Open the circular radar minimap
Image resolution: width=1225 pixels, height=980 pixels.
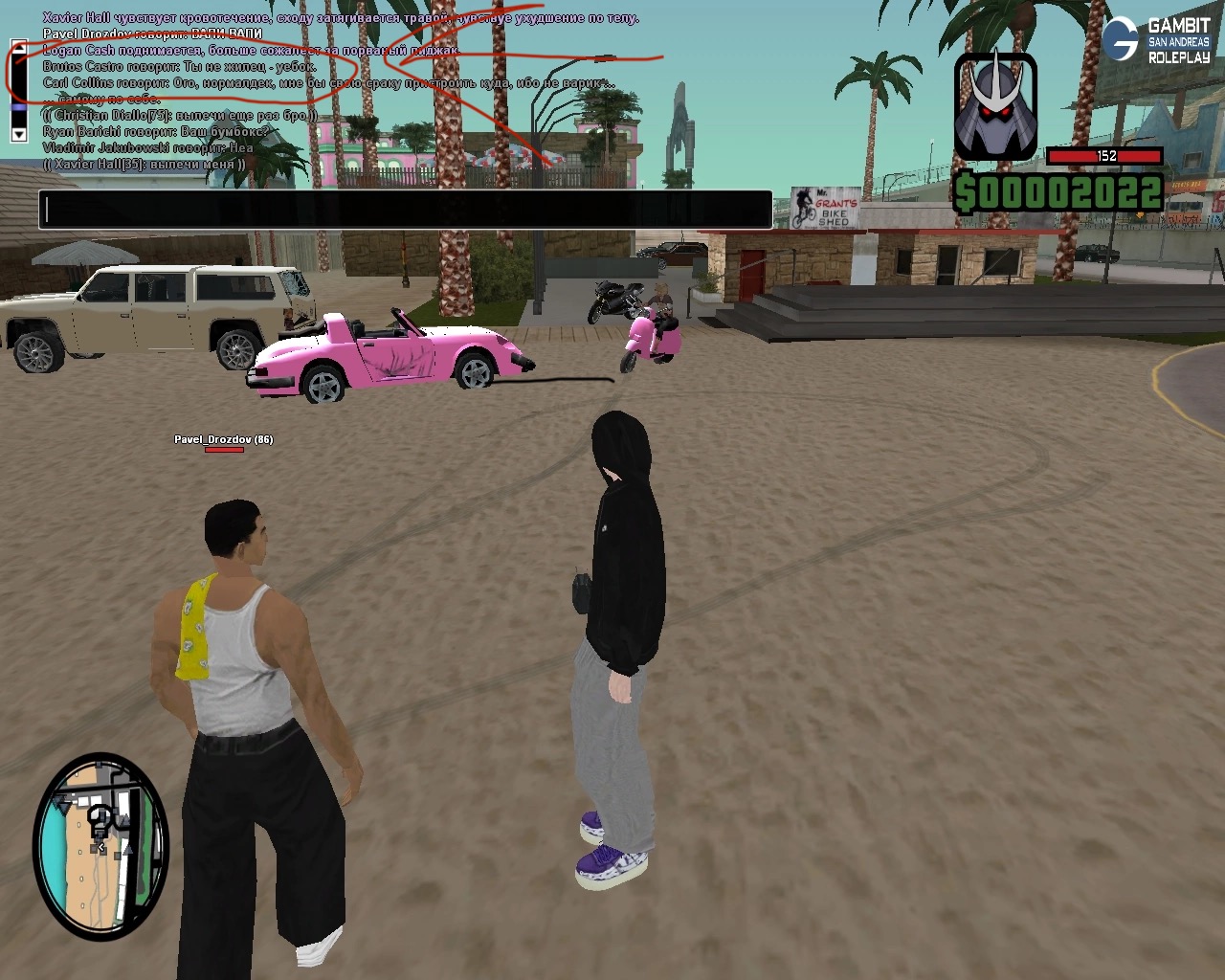click(100, 844)
